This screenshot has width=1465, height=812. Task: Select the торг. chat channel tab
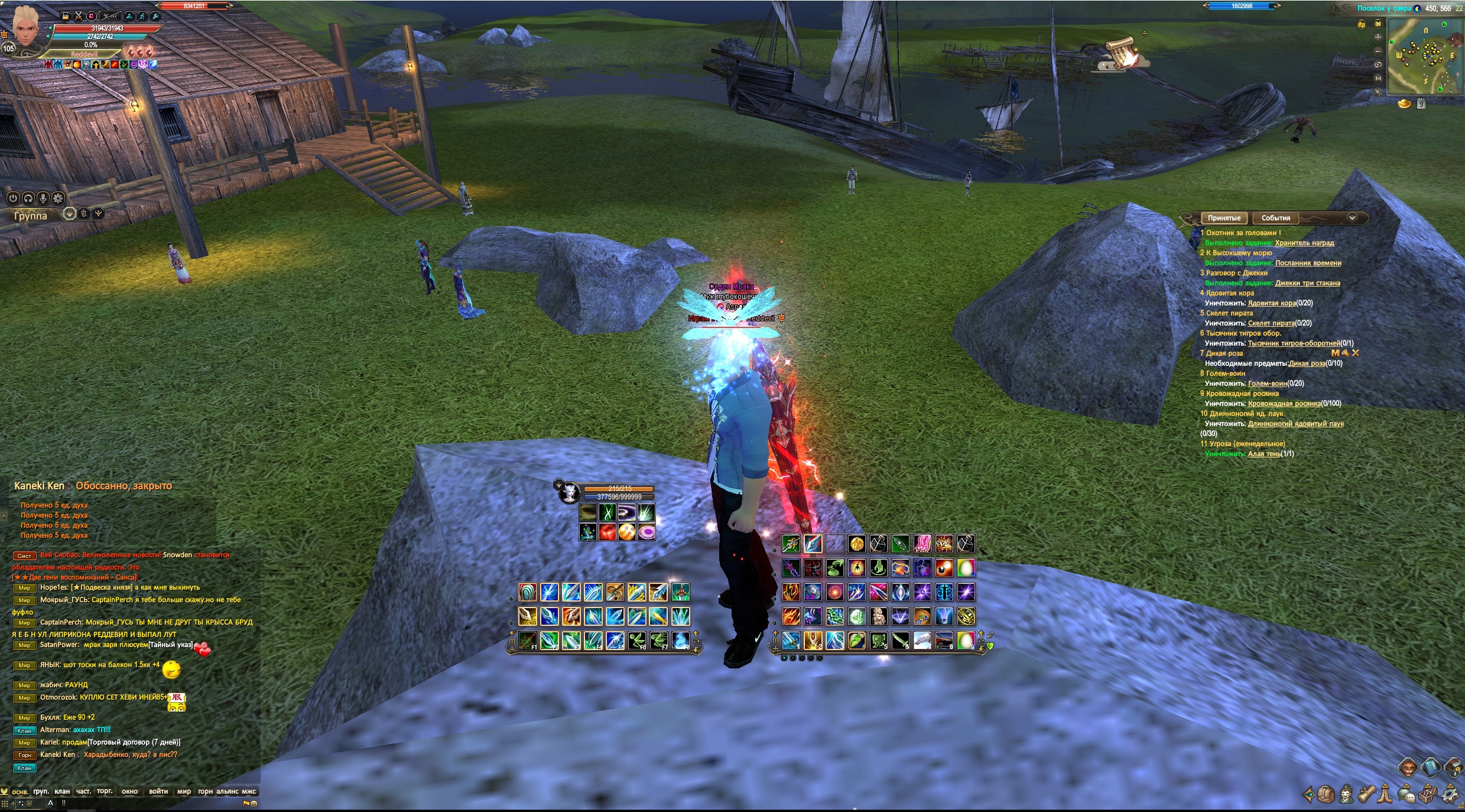[105, 791]
